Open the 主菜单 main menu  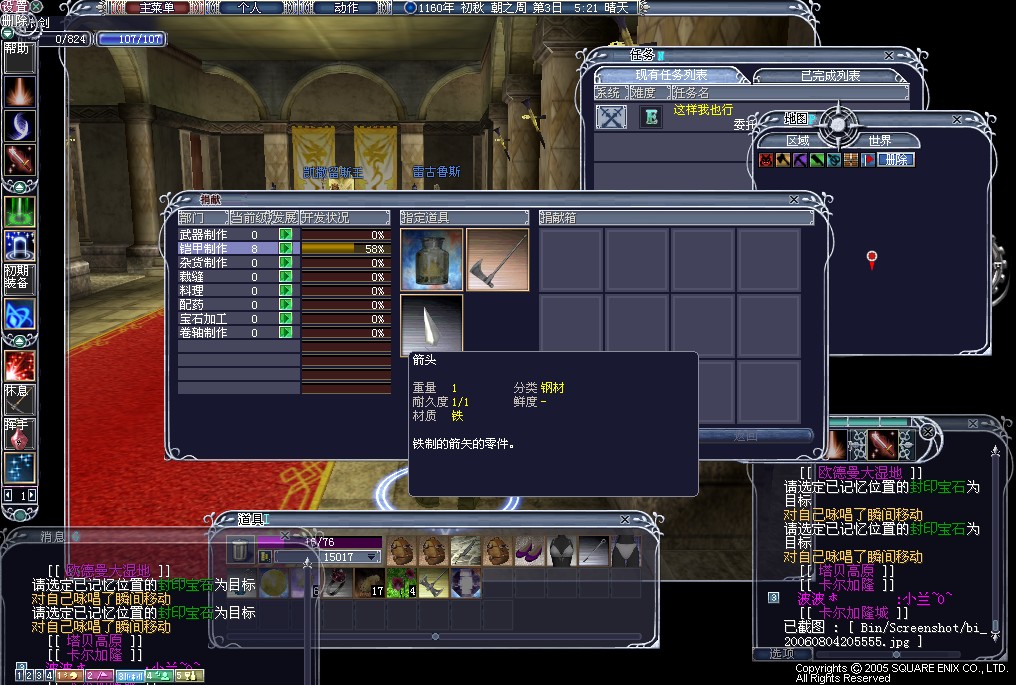[x=164, y=7]
